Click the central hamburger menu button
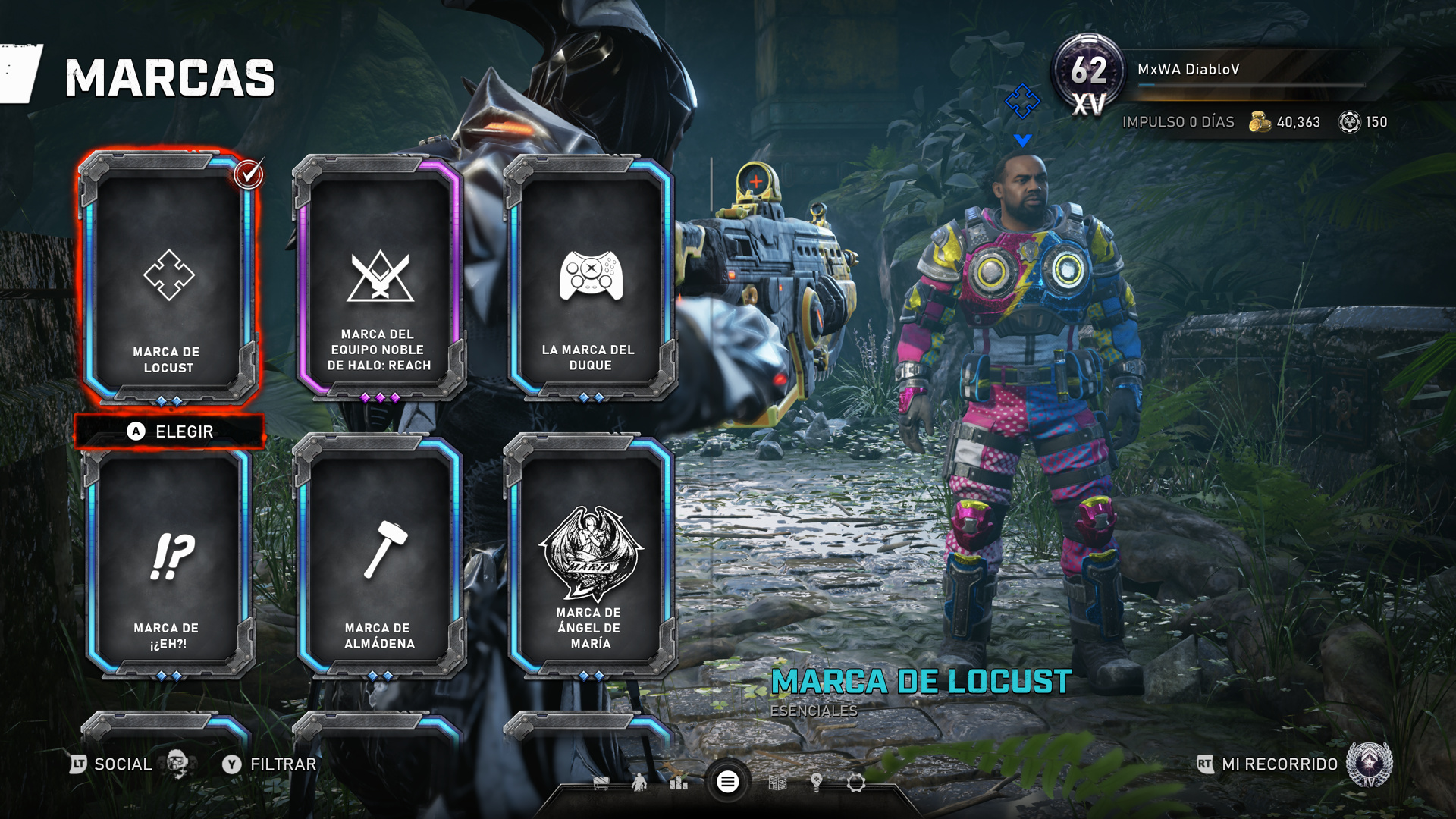 point(727,782)
